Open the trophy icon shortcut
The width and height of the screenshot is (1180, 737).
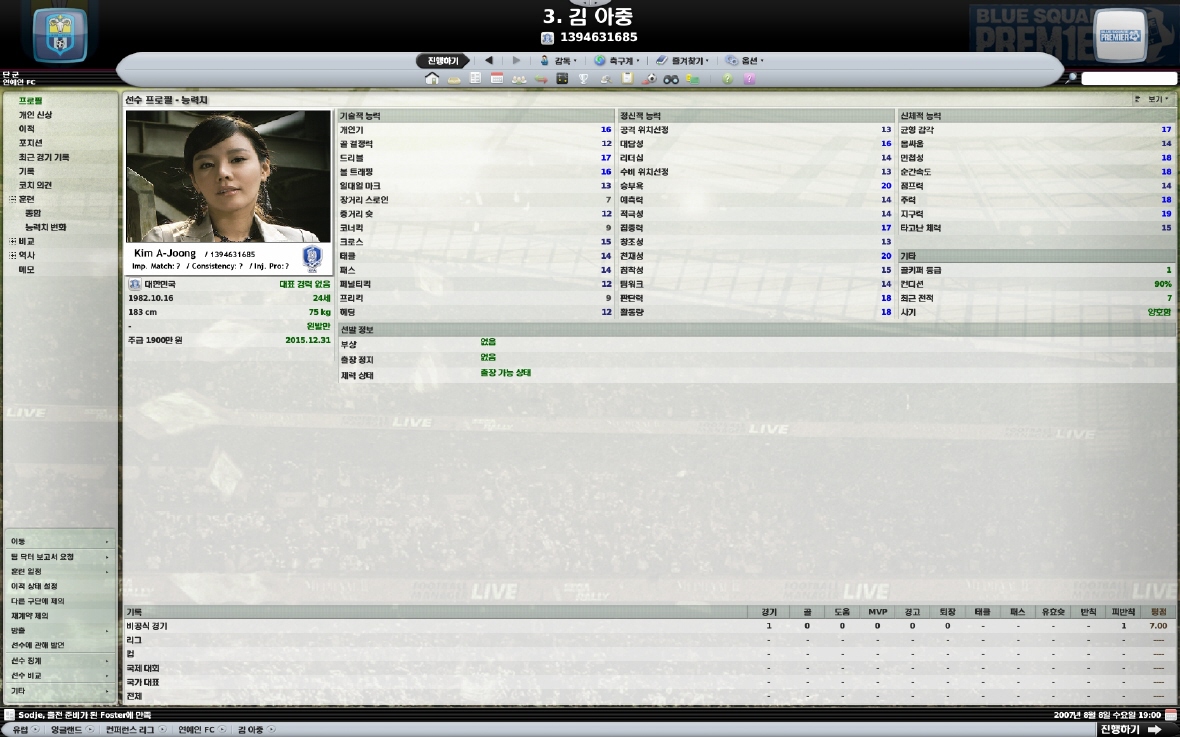[584, 79]
